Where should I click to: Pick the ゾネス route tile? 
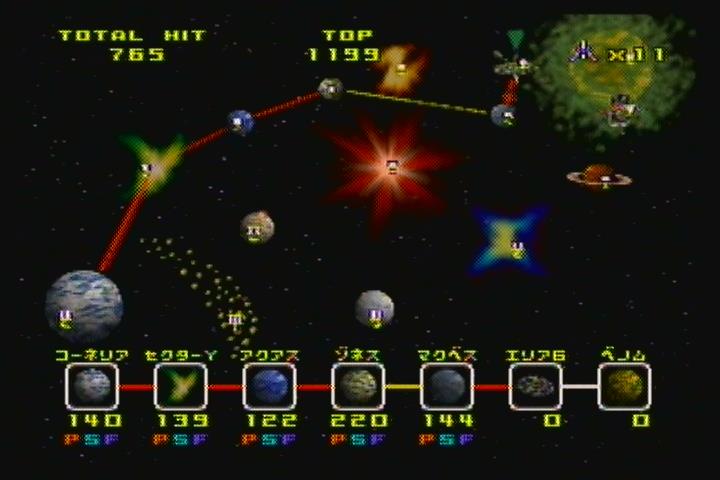point(358,386)
